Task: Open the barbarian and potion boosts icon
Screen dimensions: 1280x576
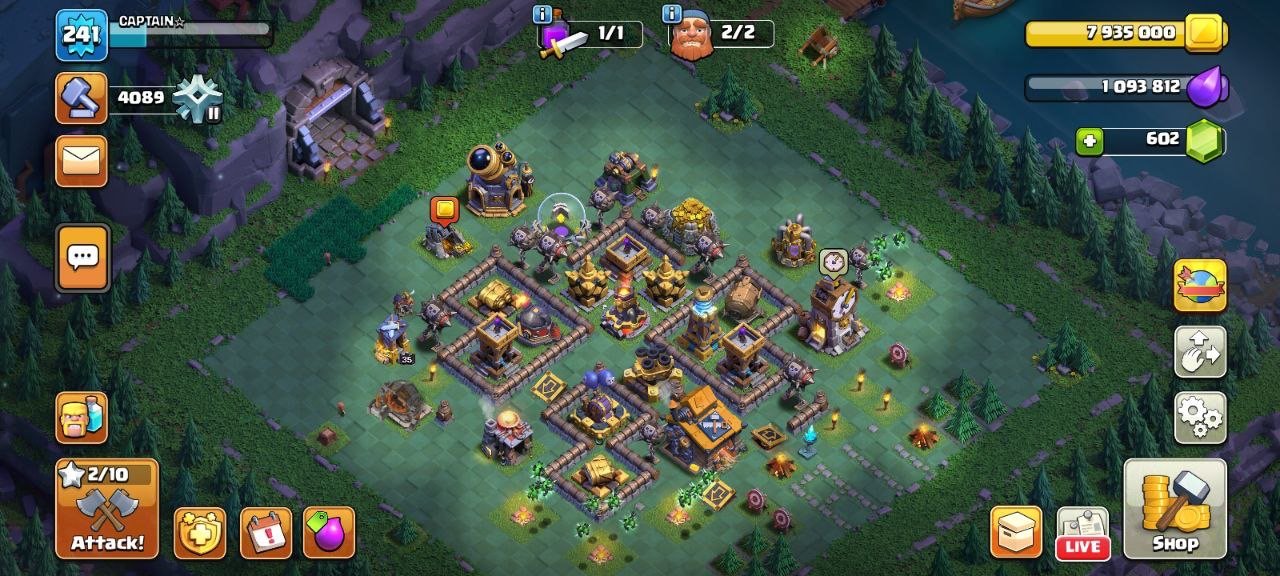Action: (81, 417)
